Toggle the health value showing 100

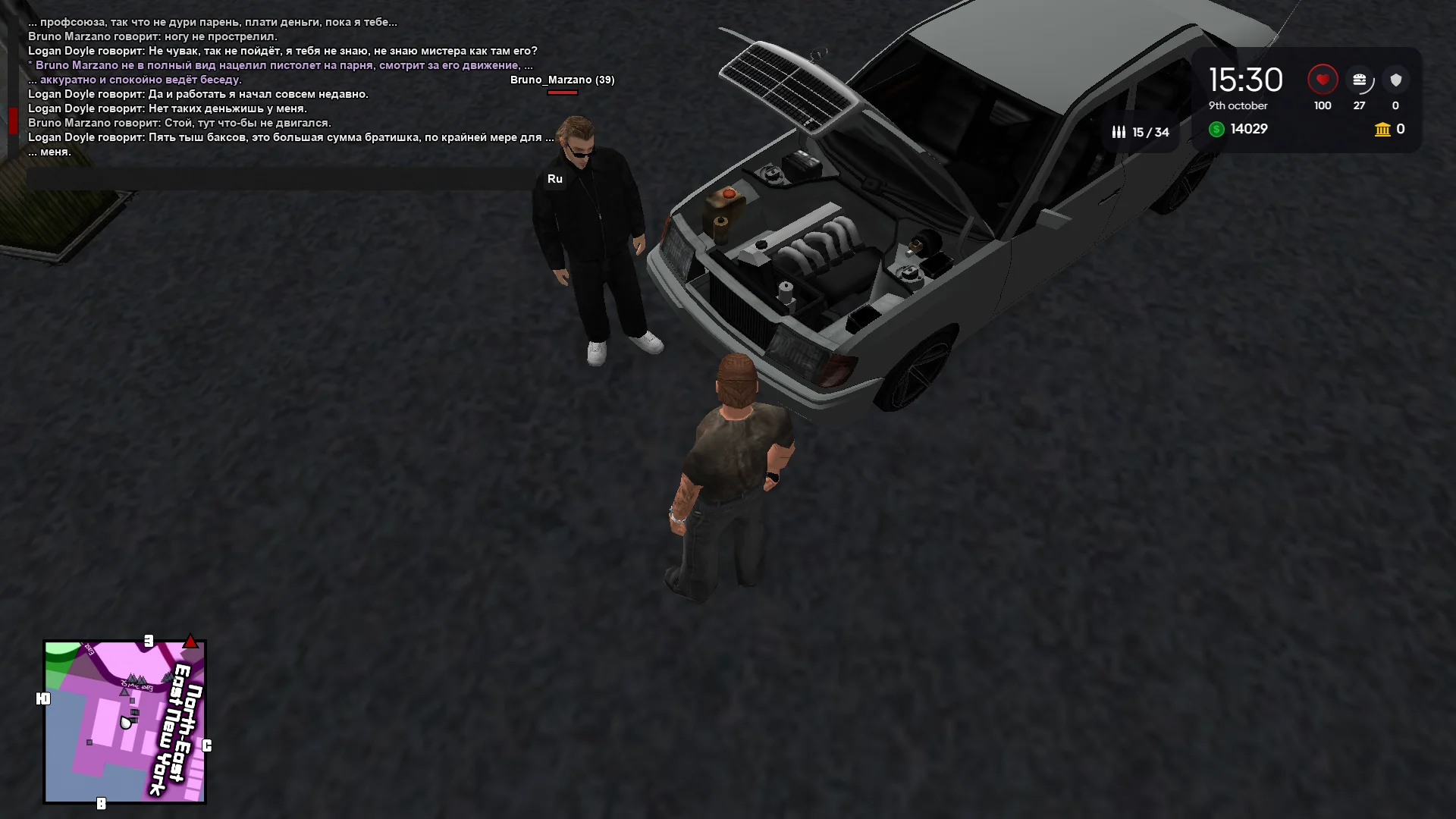1322,106
